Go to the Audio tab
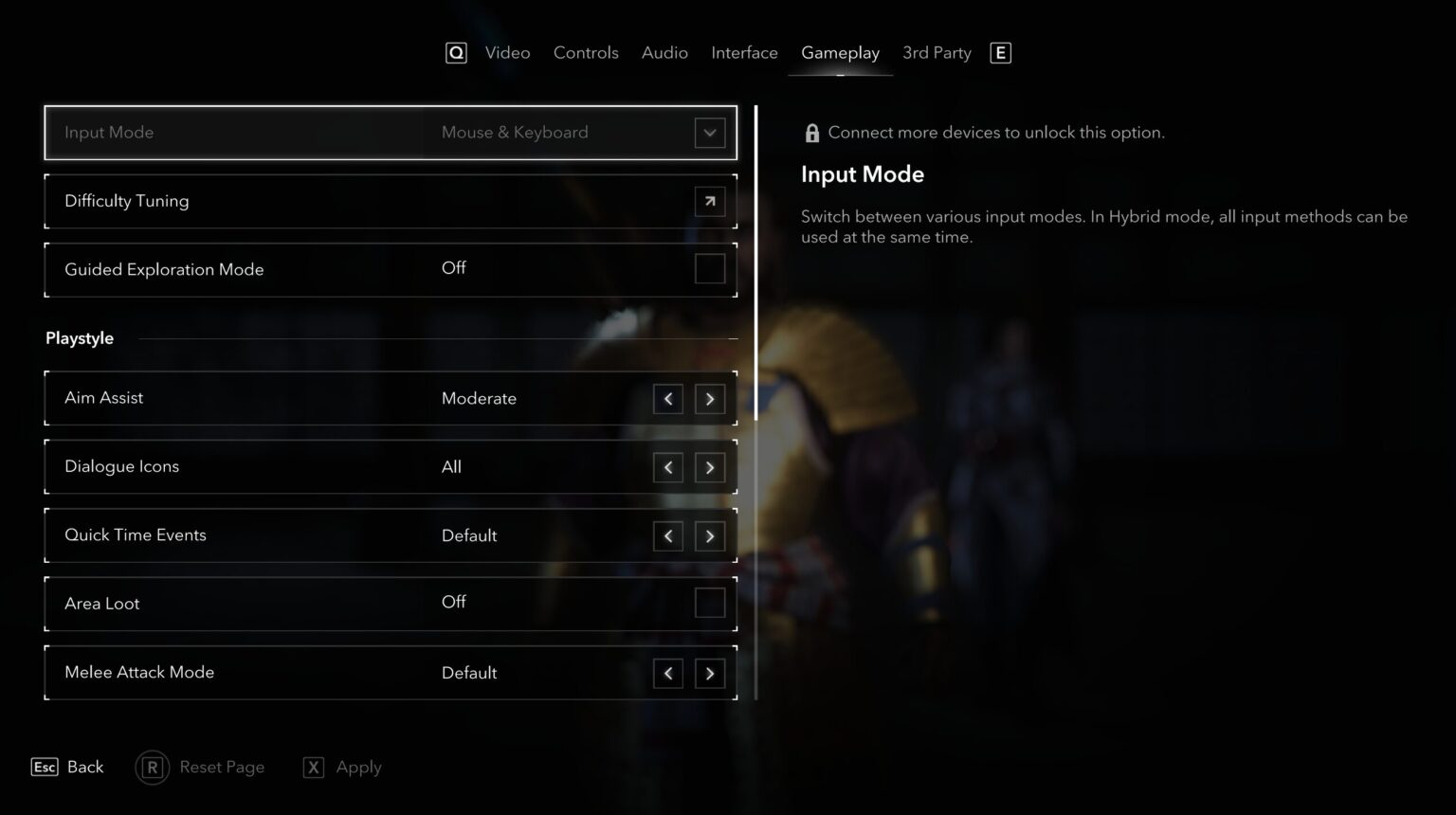This screenshot has height=815, width=1456. [664, 53]
